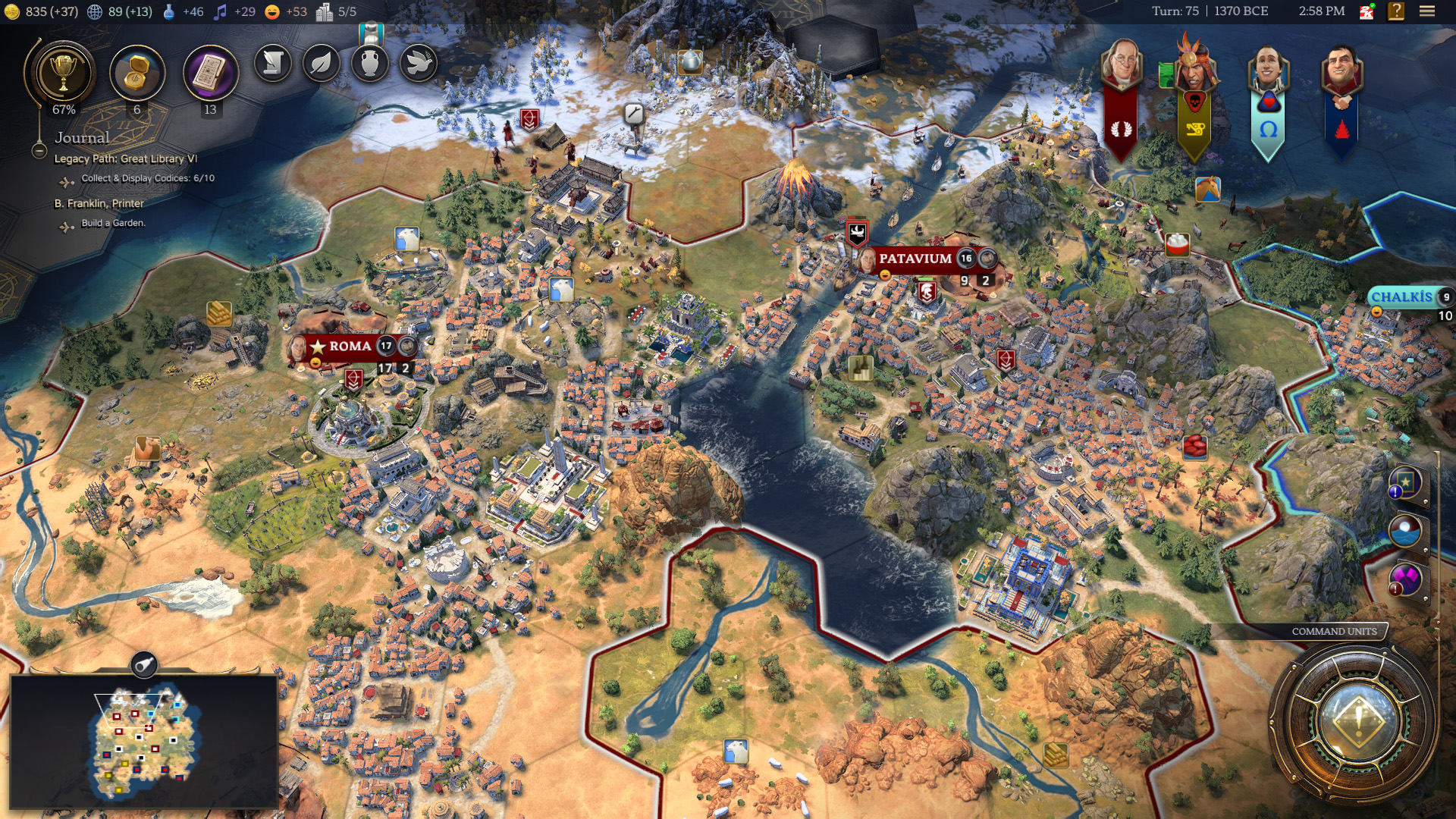Select the Great Library legacy path quest
The height and width of the screenshot is (819, 1456).
126,158
